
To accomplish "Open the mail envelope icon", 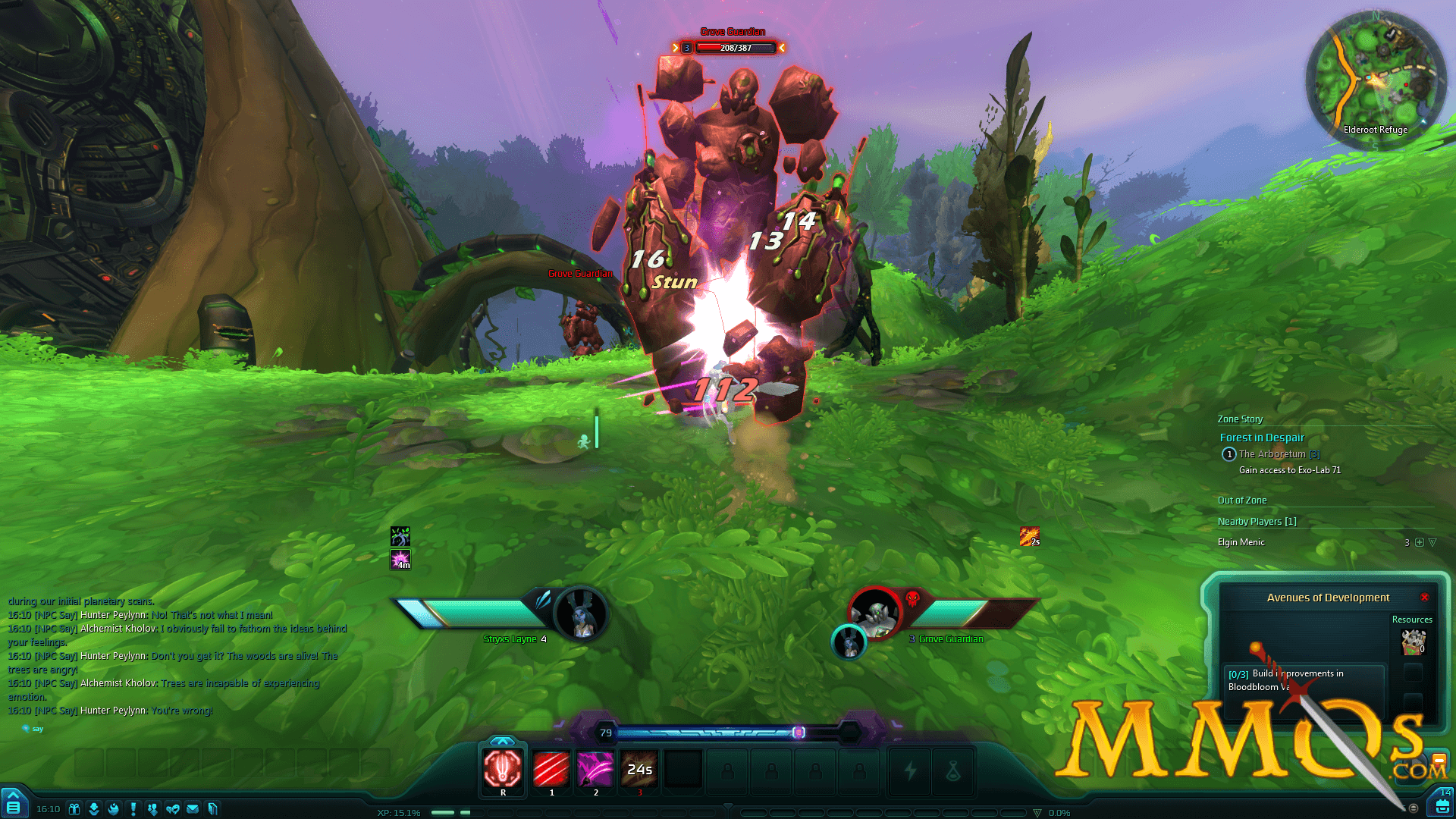I will pyautogui.click(x=193, y=809).
